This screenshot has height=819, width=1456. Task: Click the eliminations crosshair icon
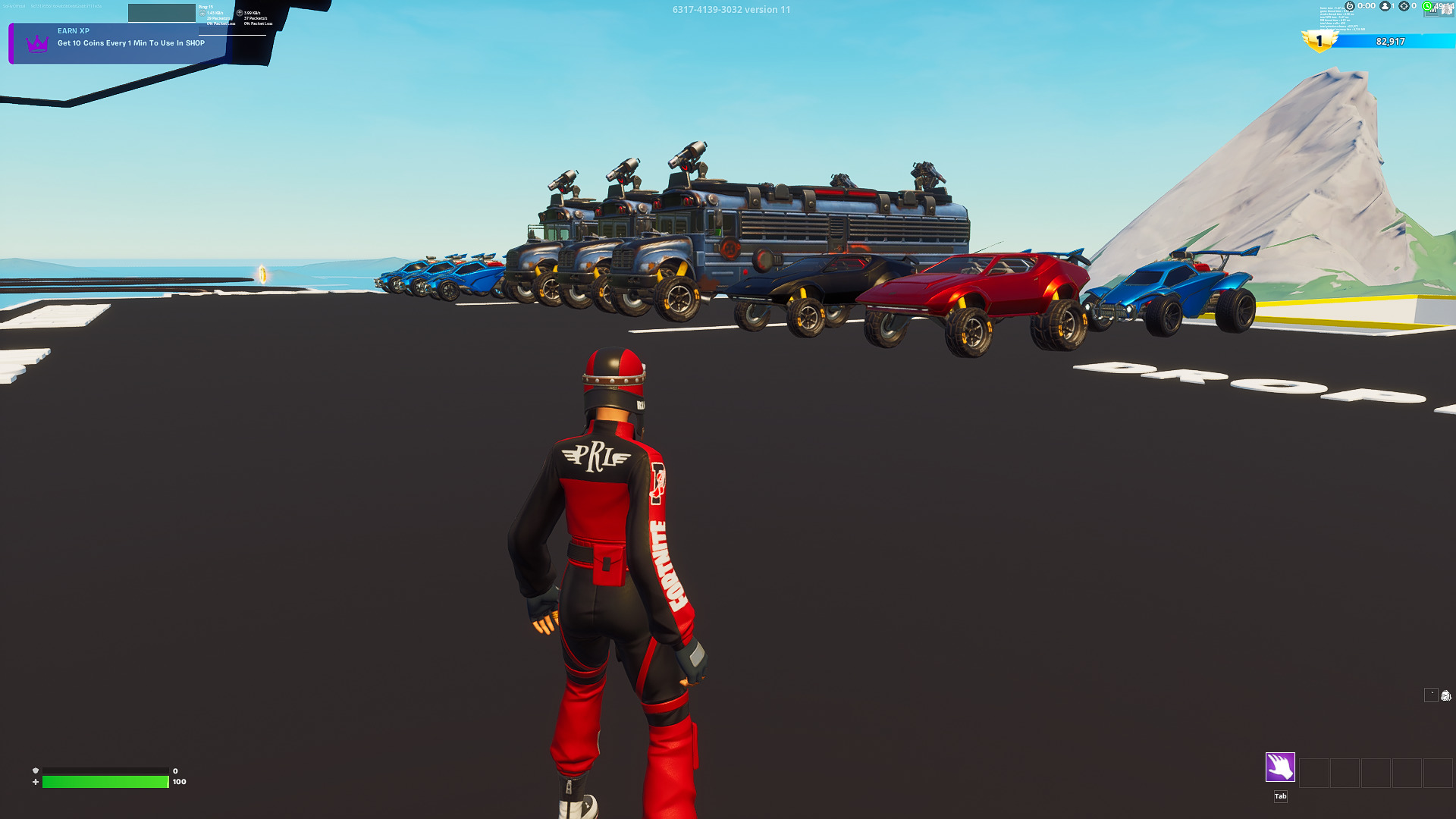click(x=1404, y=6)
